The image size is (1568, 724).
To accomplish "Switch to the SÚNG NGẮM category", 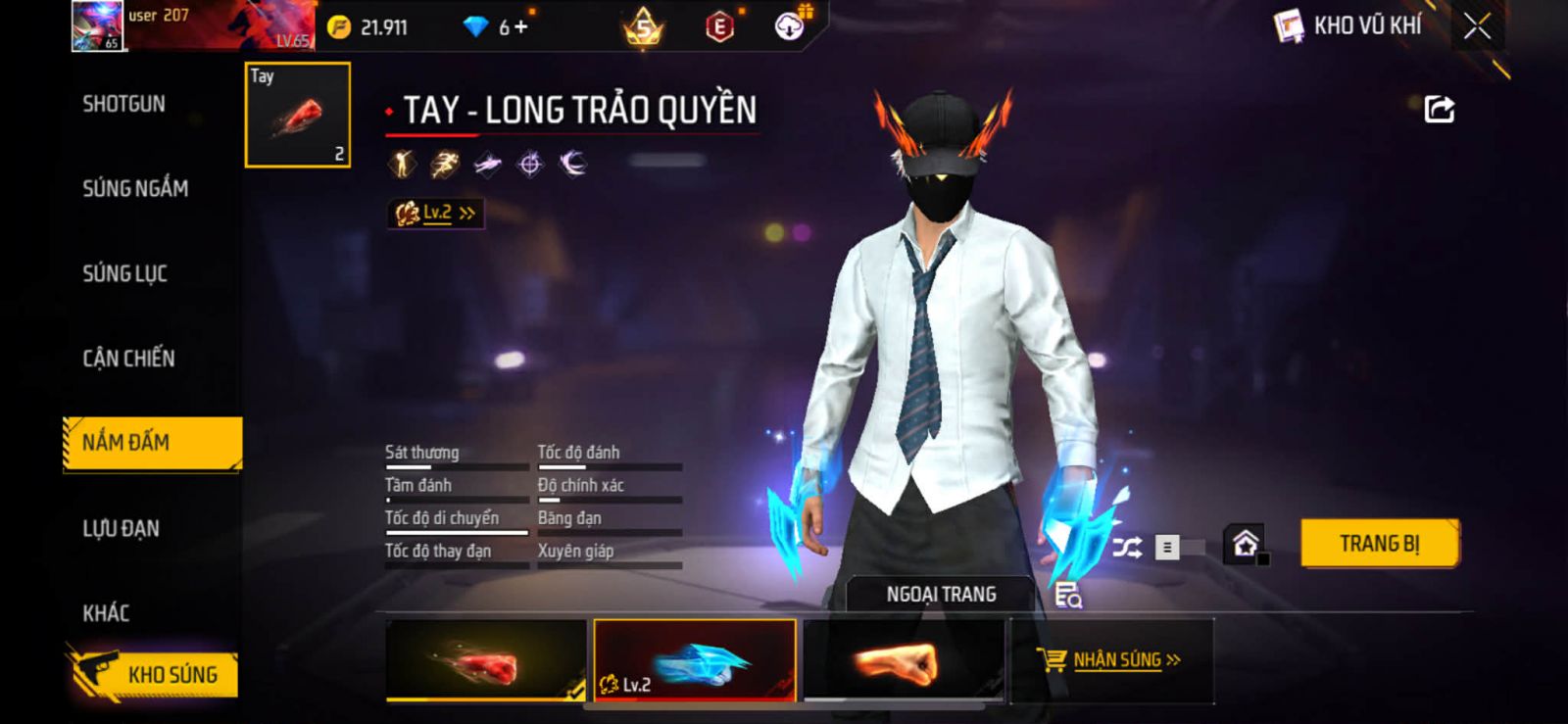I will pyautogui.click(x=135, y=188).
